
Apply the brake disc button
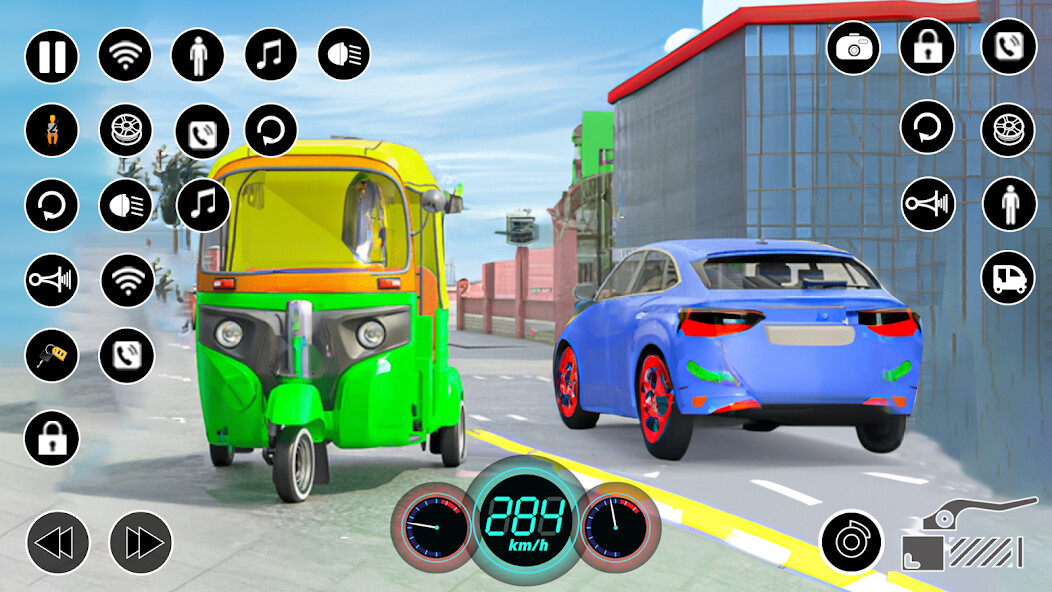(850, 543)
